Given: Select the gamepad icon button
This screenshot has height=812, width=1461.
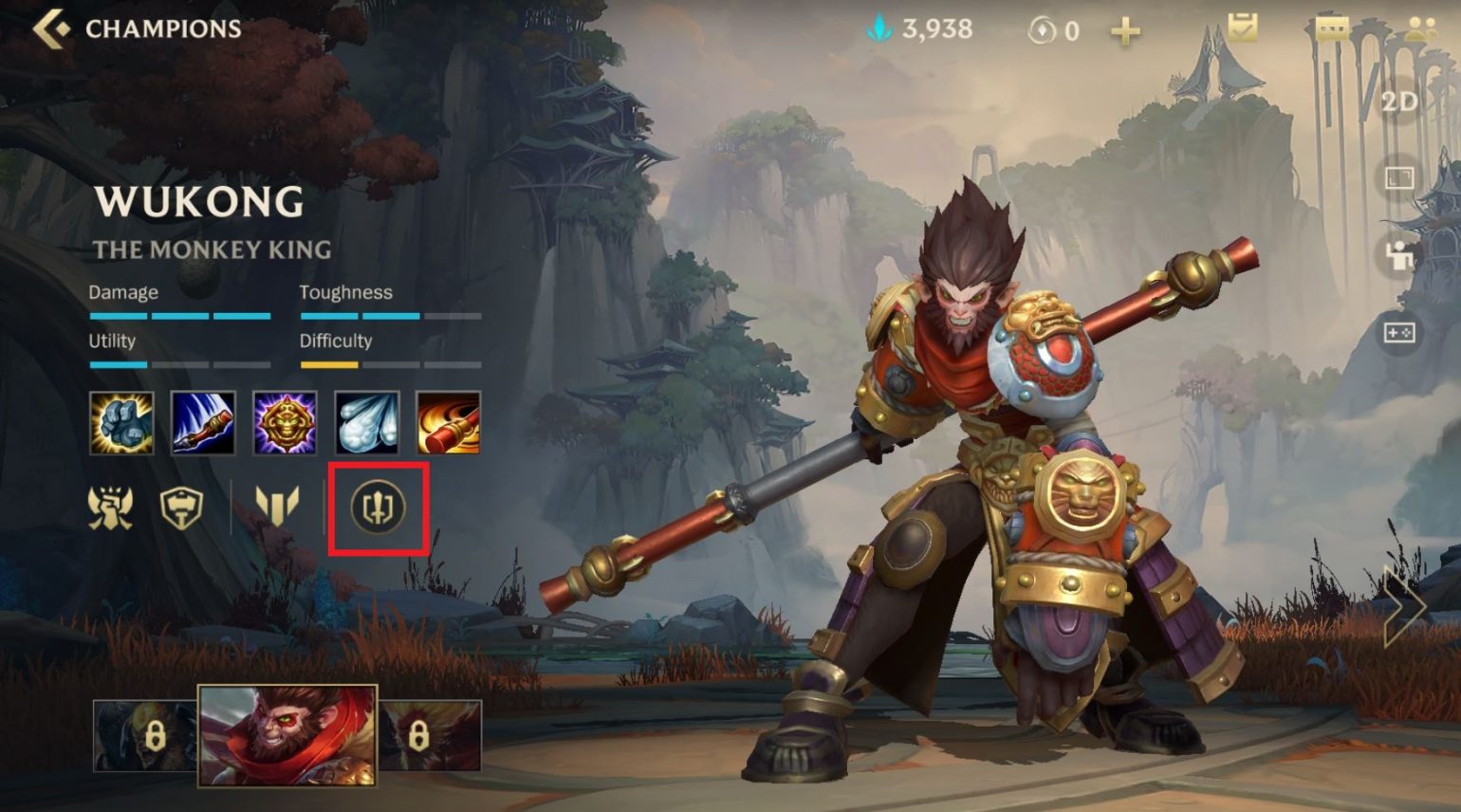Looking at the screenshot, I should click(1399, 333).
